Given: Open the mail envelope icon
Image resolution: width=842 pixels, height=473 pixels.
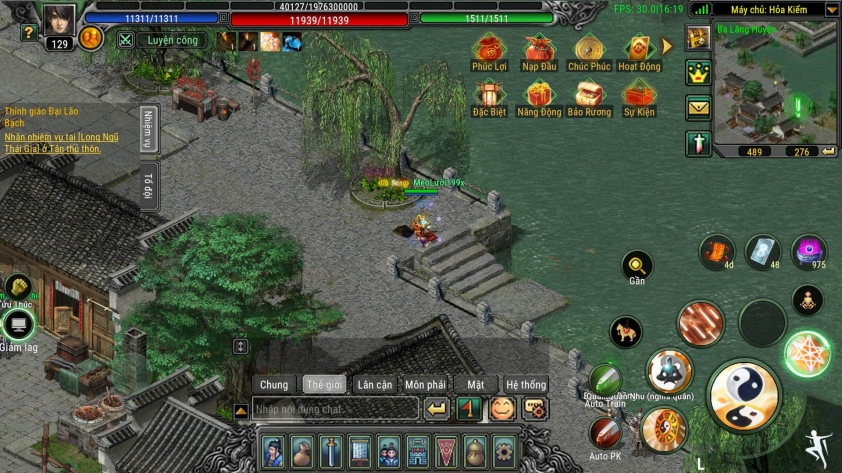Looking at the screenshot, I should [x=698, y=108].
